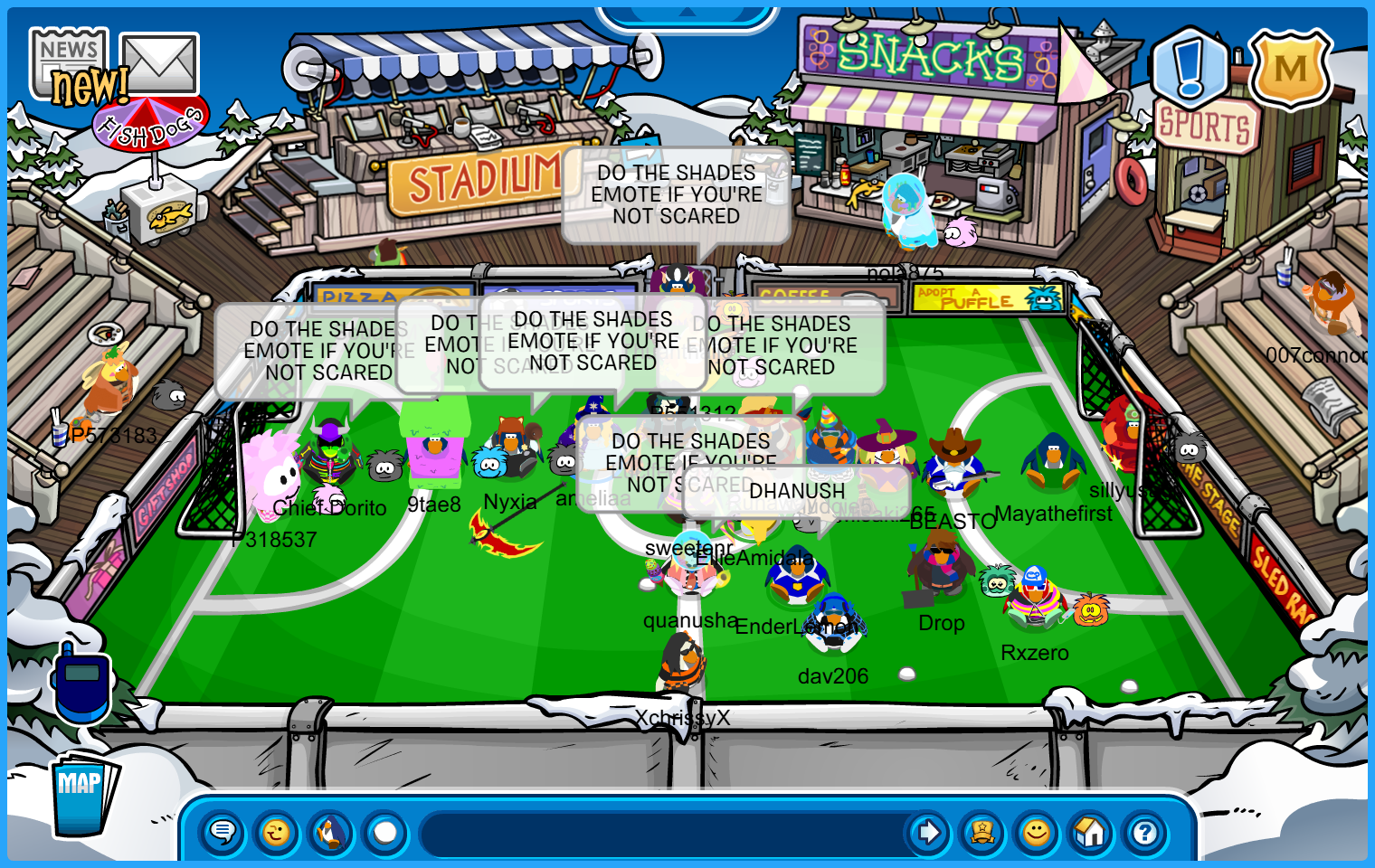Open the penguin actions menu

(x=331, y=832)
